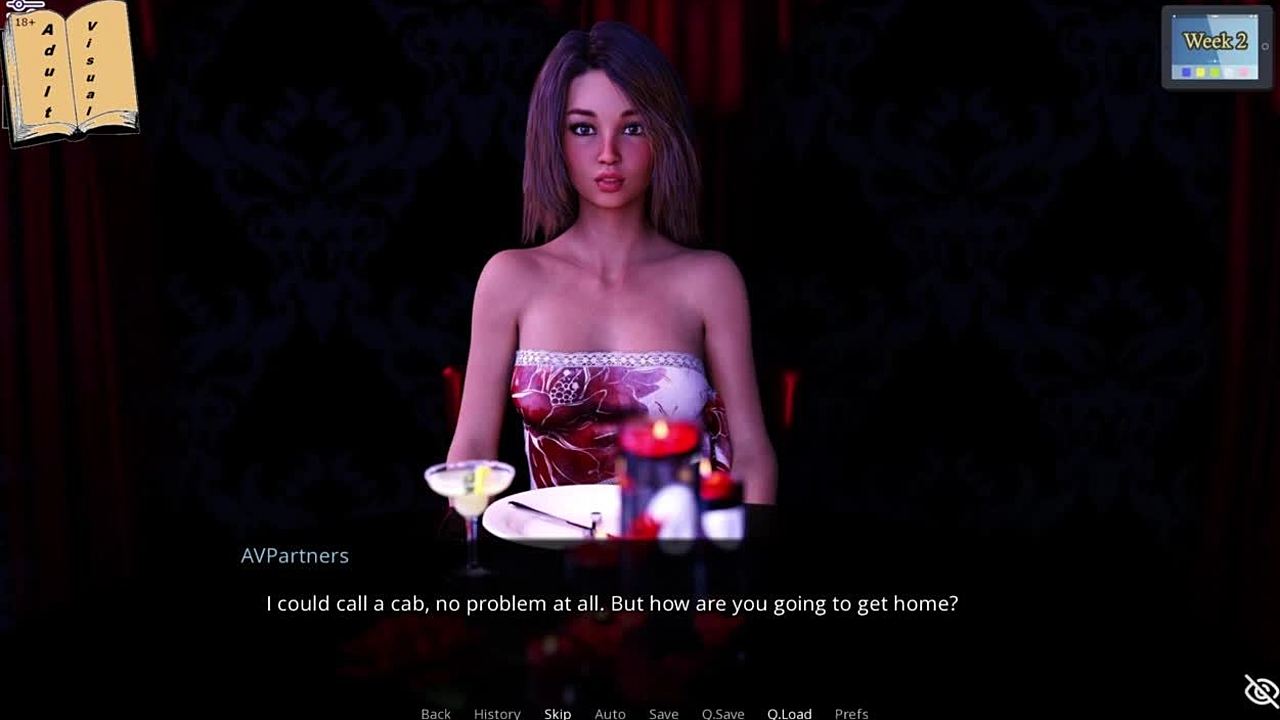Hide the interface with the eye icon

click(x=1261, y=690)
